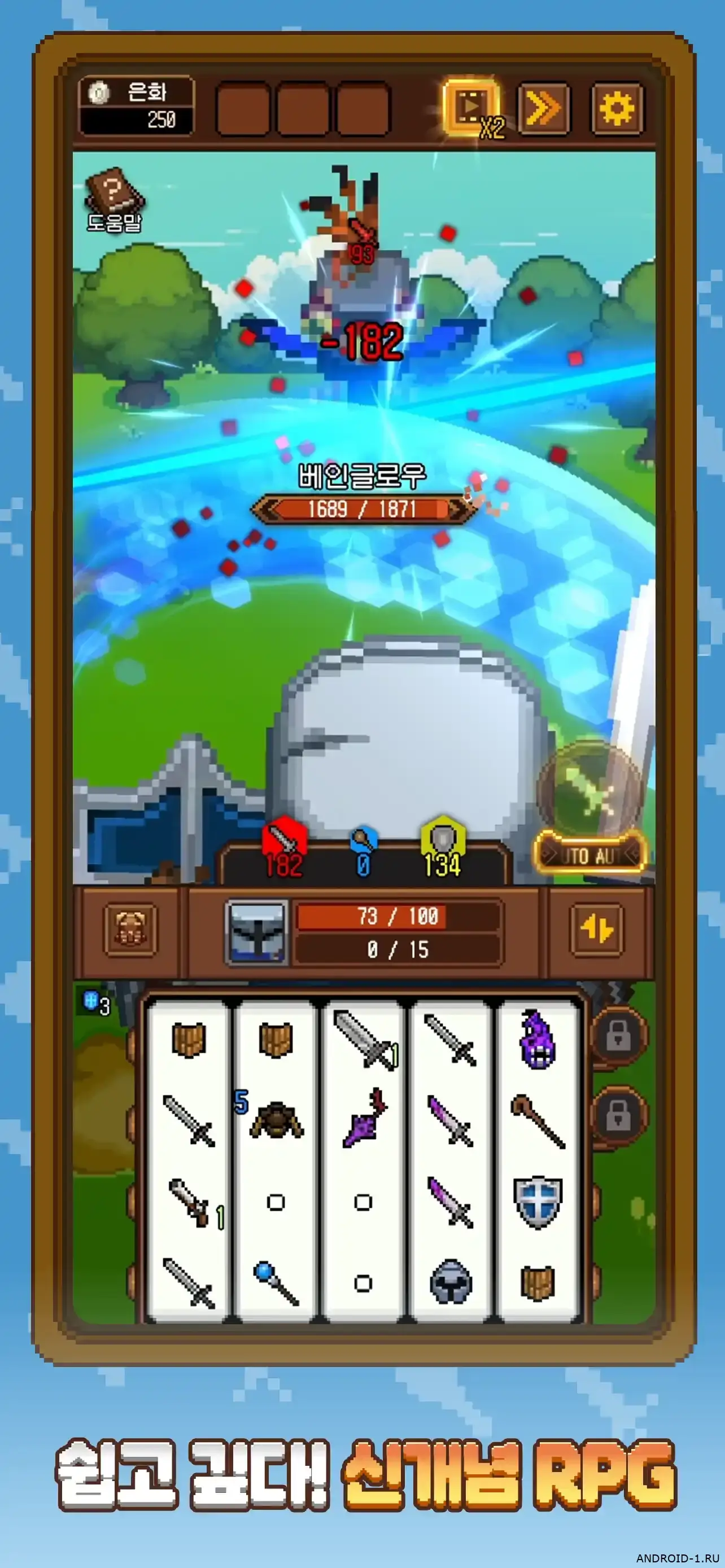The image size is (725, 1568).
Task: Select the brown leather armor item
Action: pos(276,1119)
